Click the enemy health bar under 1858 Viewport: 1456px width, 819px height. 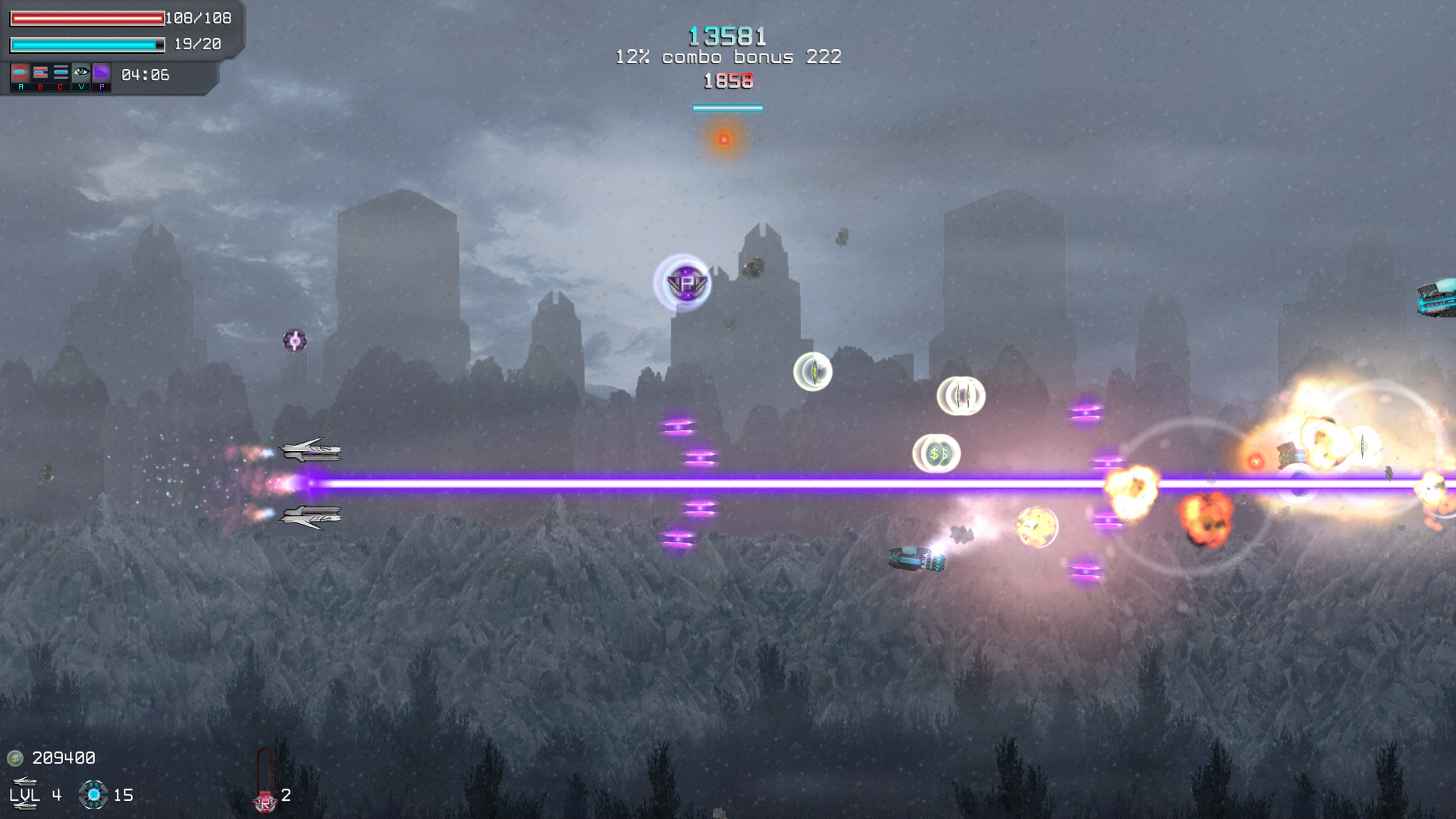[726, 107]
